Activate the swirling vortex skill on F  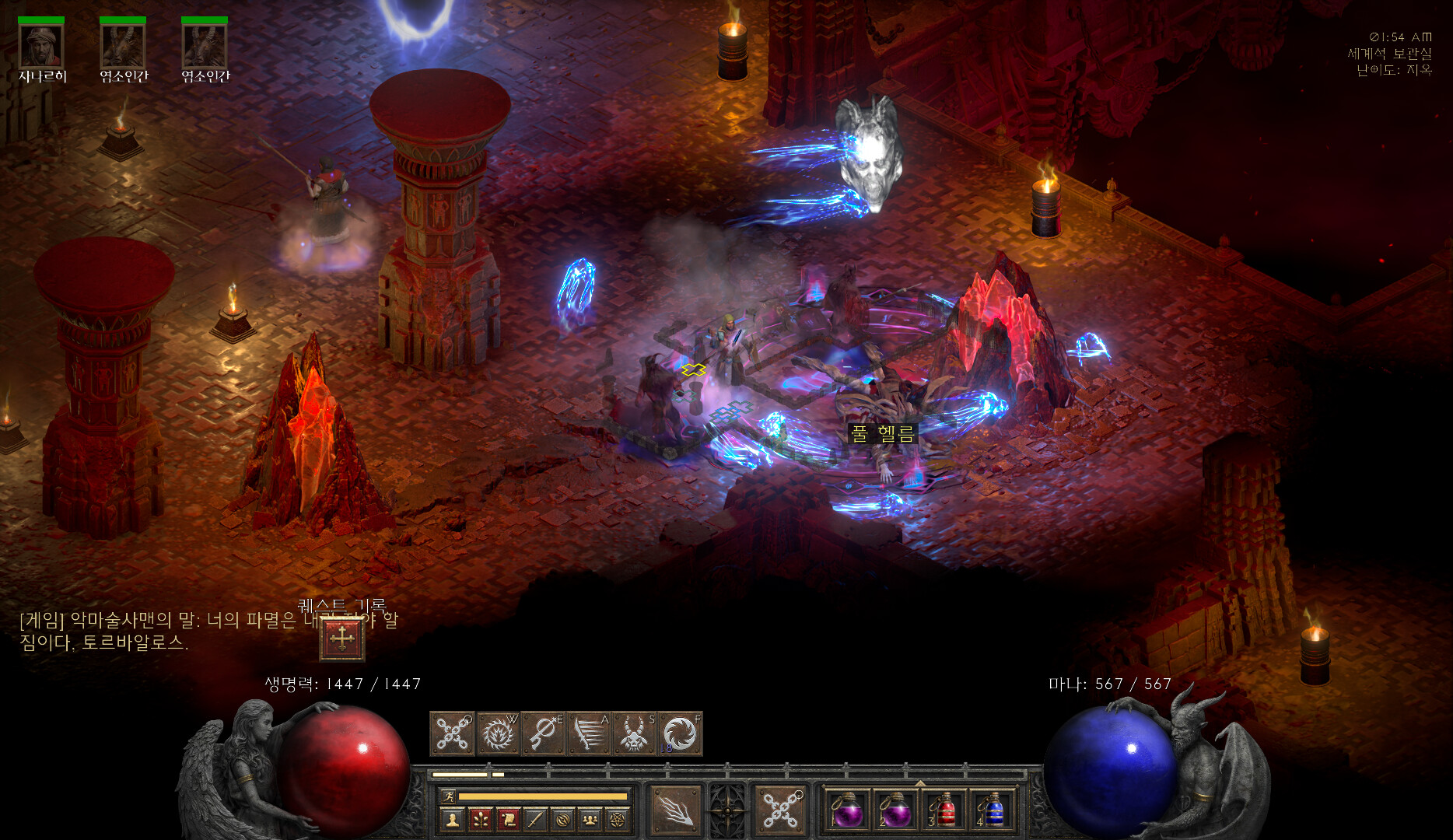click(680, 733)
